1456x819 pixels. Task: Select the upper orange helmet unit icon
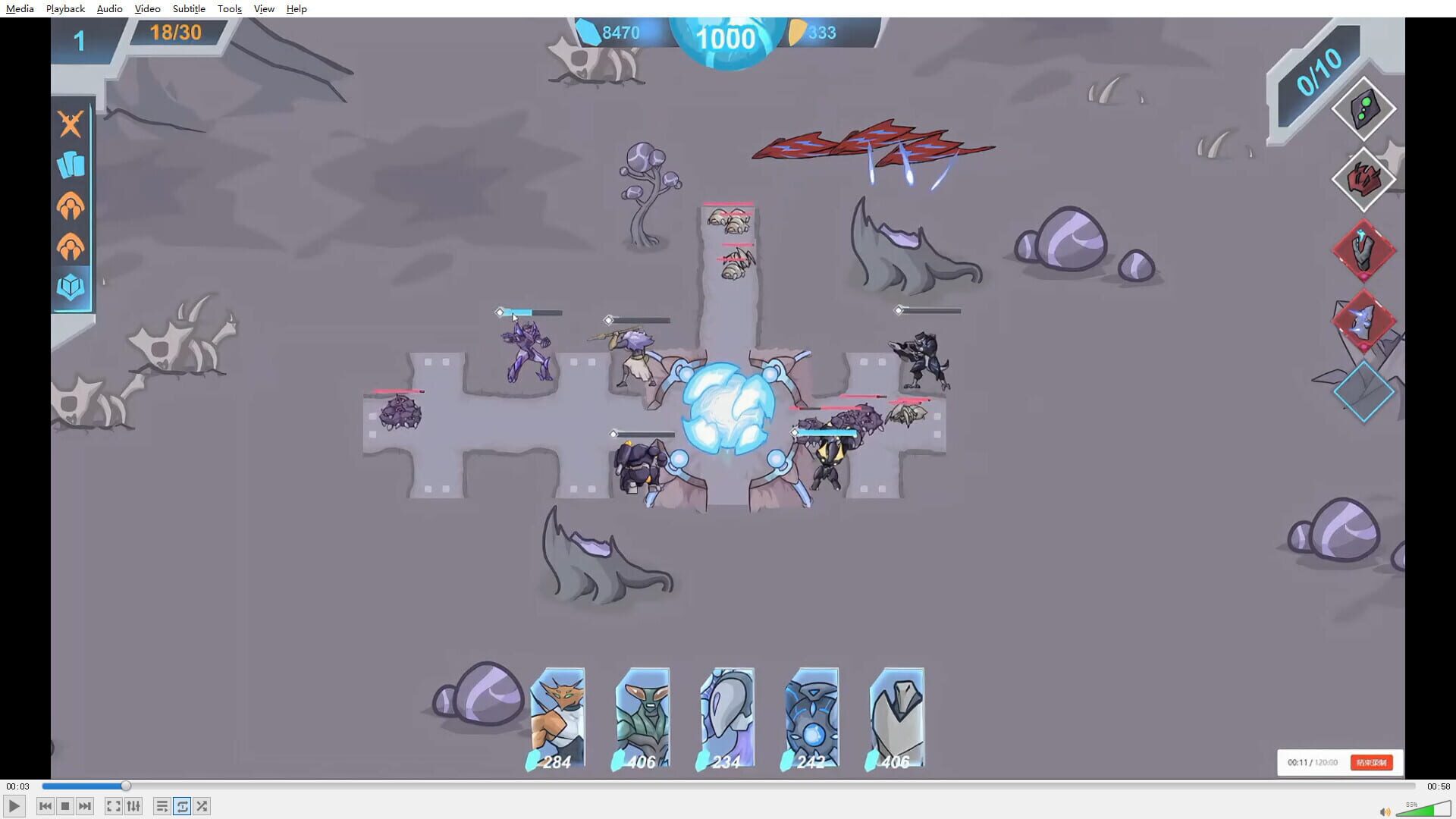pyautogui.click(x=71, y=206)
